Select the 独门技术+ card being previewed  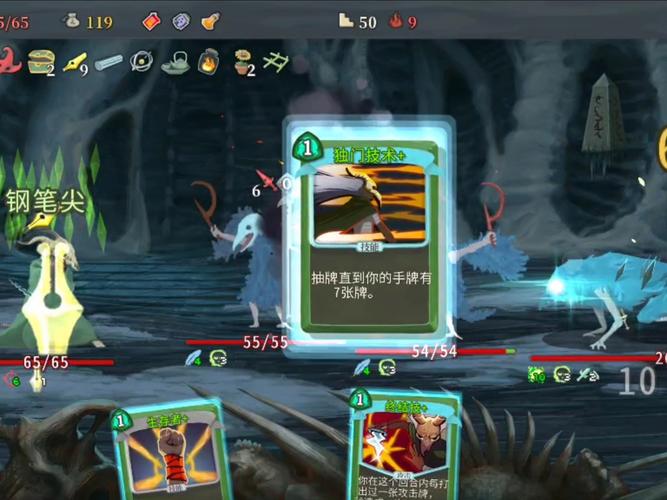click(x=368, y=232)
